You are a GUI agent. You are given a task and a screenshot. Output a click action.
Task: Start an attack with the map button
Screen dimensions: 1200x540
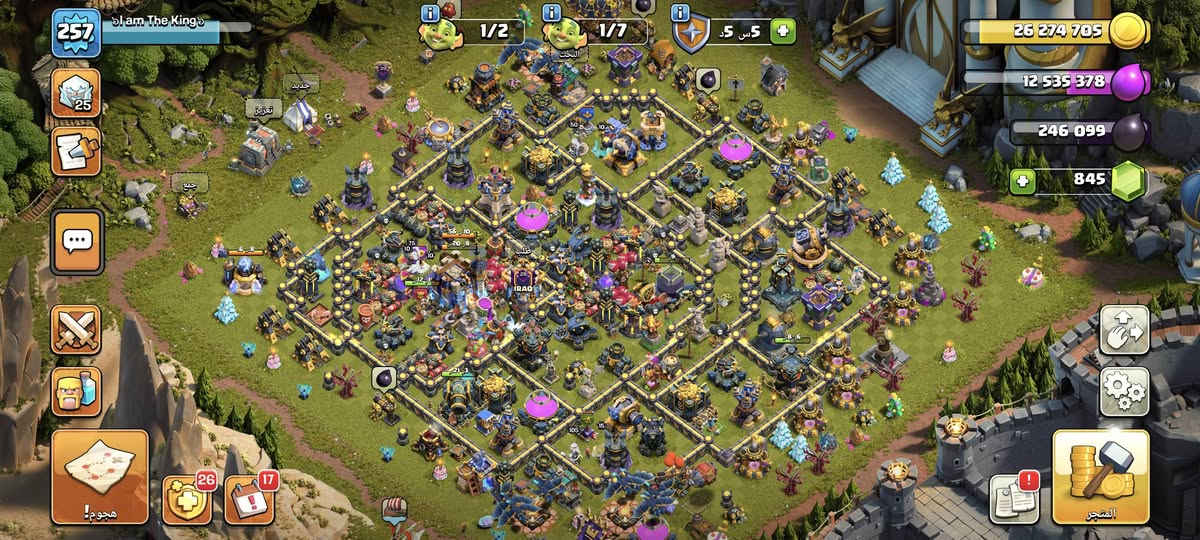pos(99,476)
